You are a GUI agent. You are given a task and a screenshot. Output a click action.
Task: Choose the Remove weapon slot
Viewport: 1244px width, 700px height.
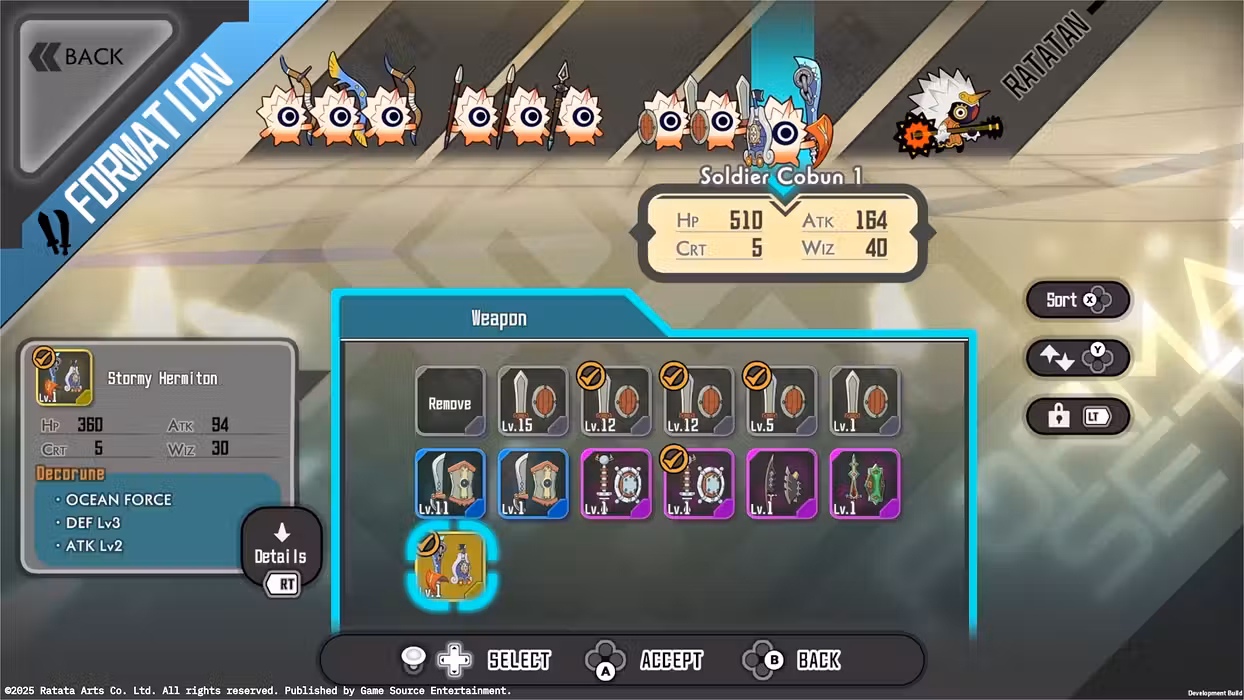tap(450, 402)
